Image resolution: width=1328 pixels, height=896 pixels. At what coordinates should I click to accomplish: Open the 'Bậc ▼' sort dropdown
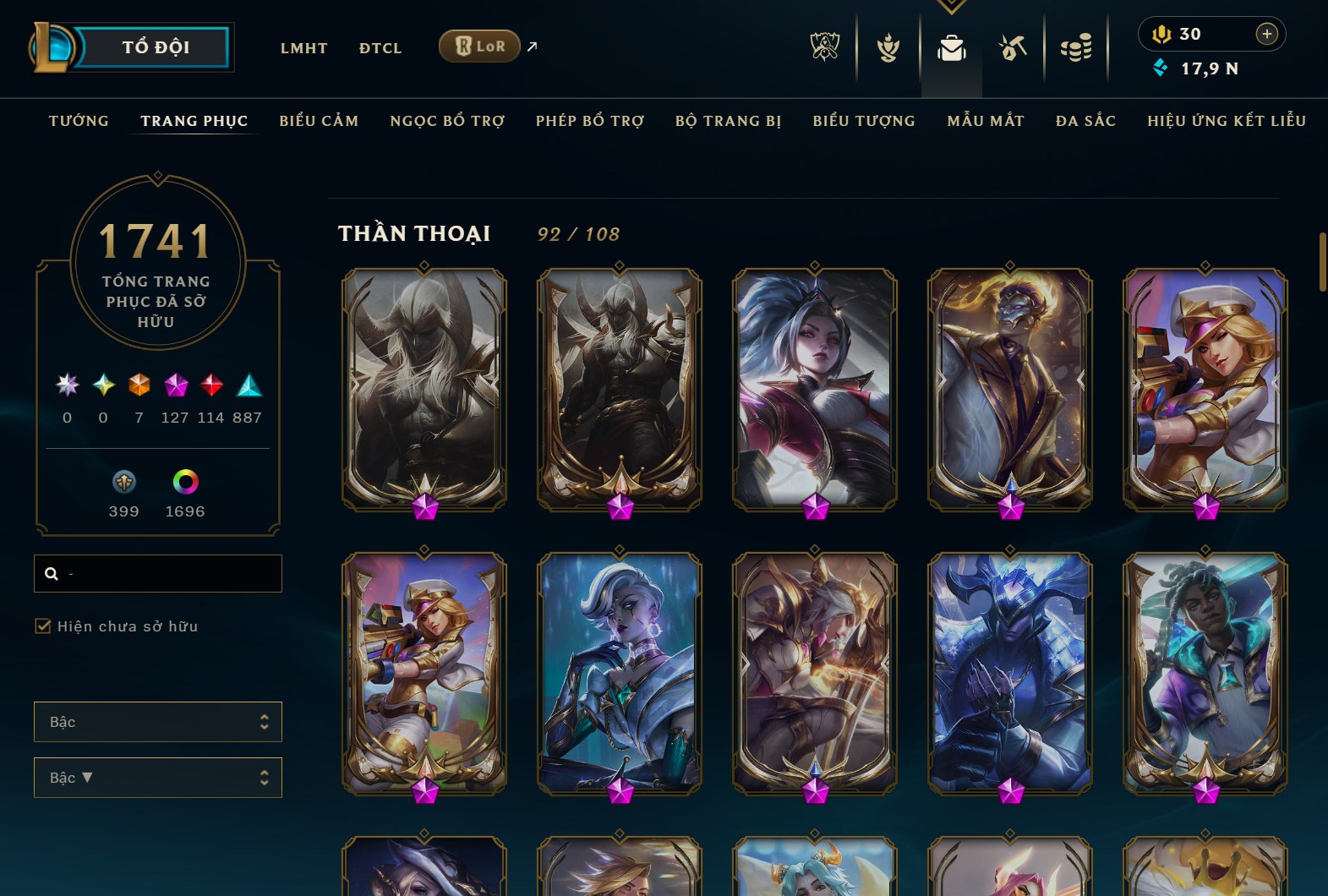coord(157,777)
